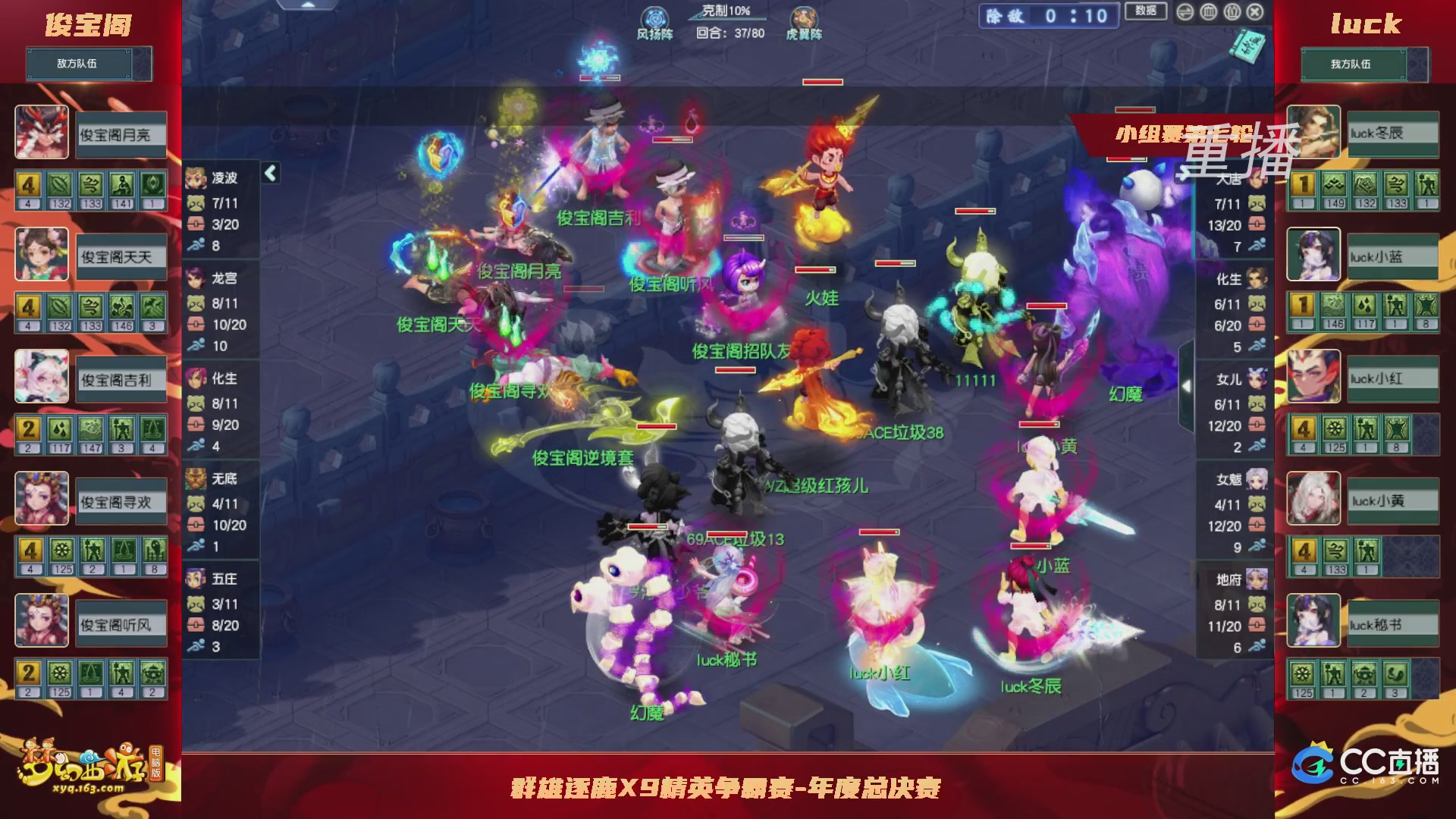This screenshot has width=1456, height=819.
Task: Click the circular grid icon in top-right toolbar
Action: point(1232,12)
